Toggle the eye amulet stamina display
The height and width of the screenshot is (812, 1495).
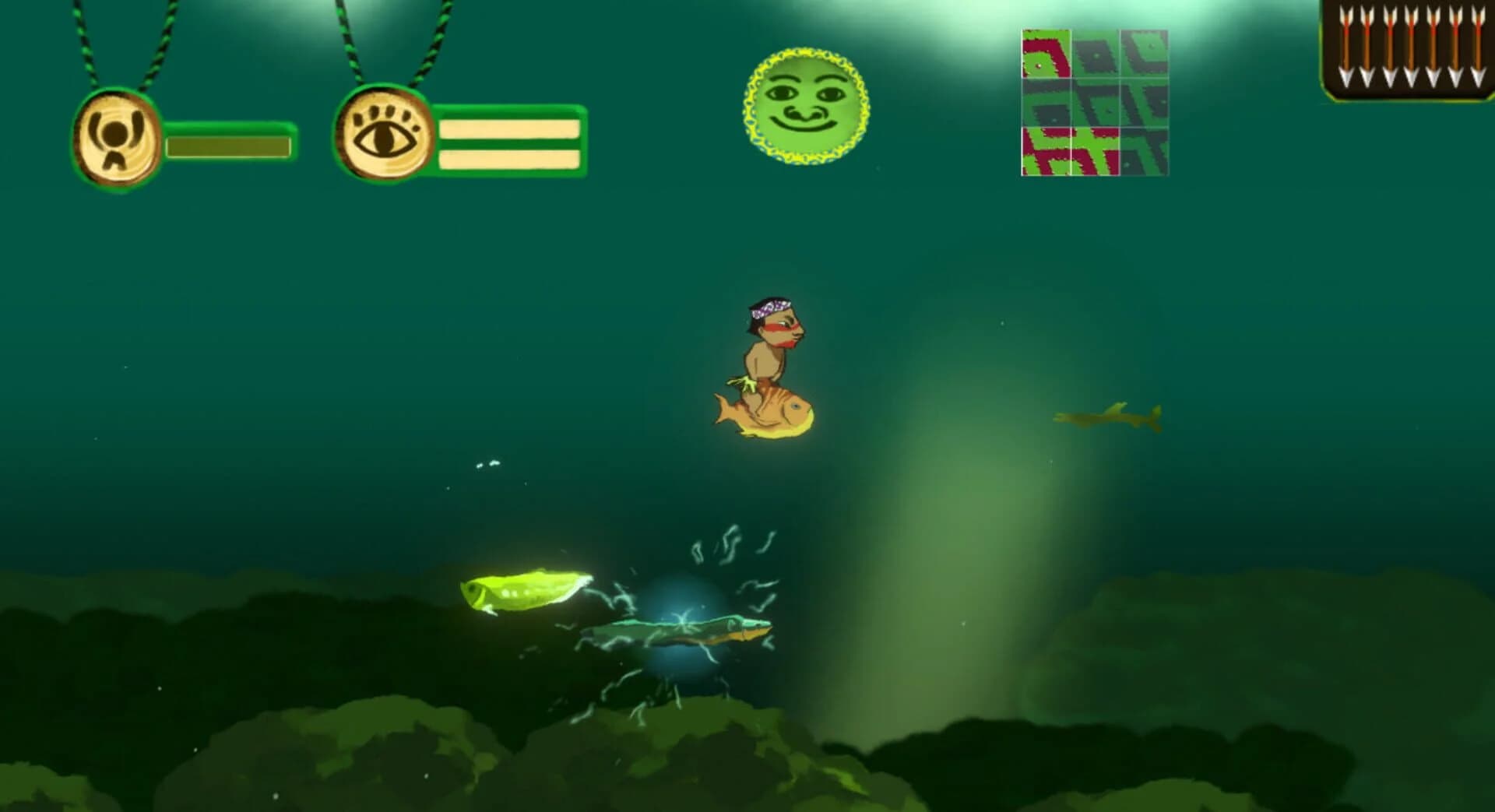pos(508,143)
